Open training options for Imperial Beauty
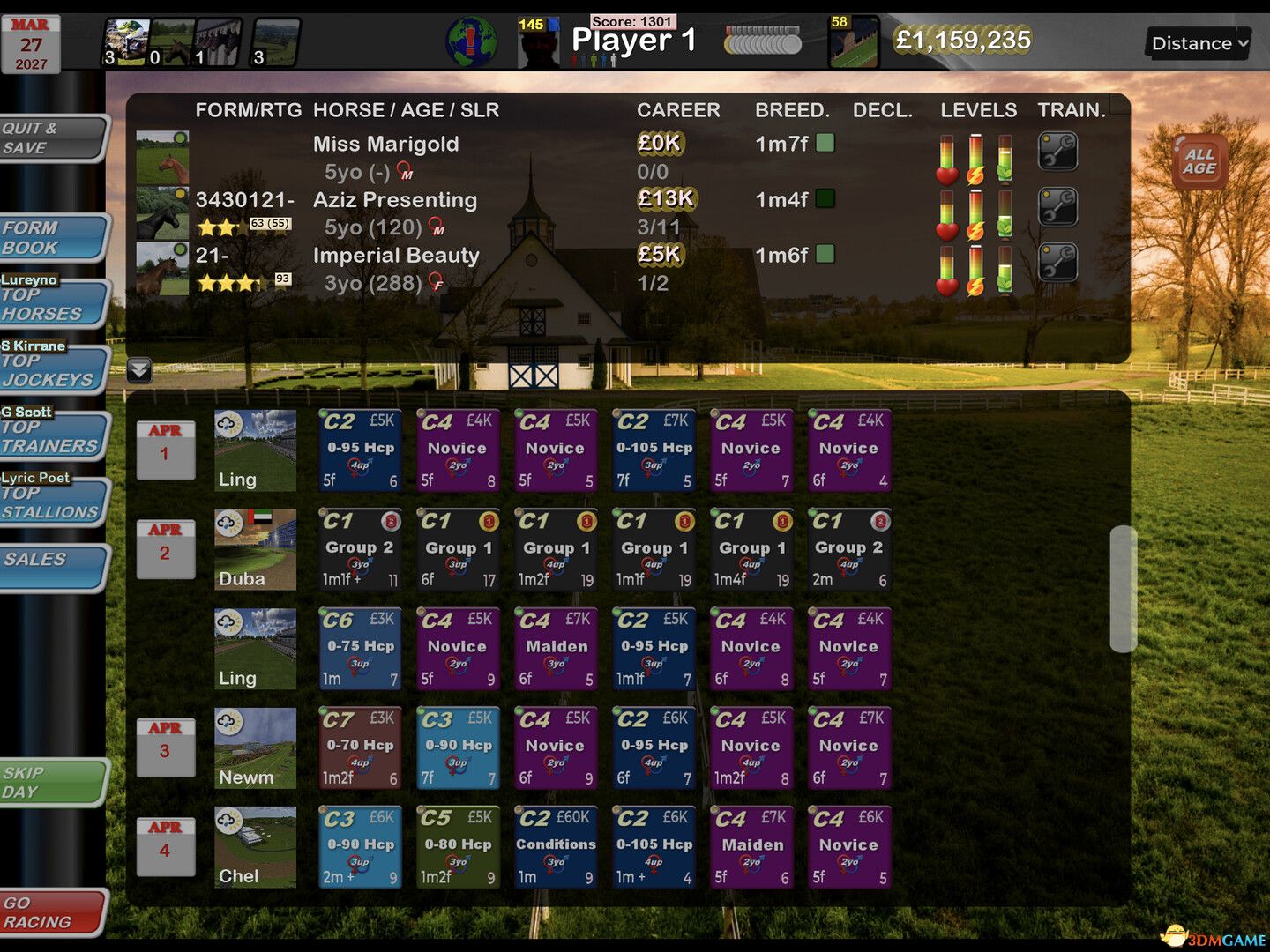 [x=1057, y=263]
